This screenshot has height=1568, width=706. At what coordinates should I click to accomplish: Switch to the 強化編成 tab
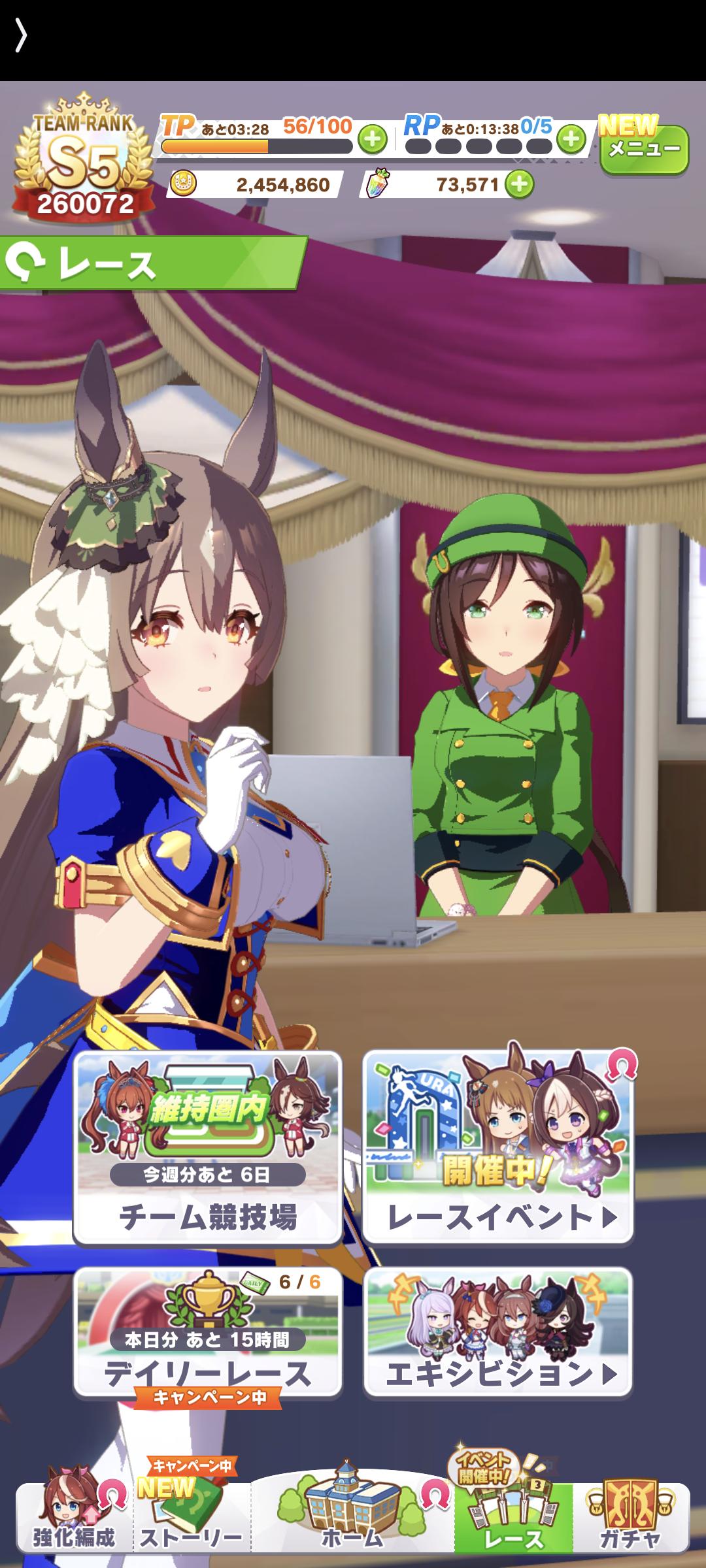(x=73, y=1517)
